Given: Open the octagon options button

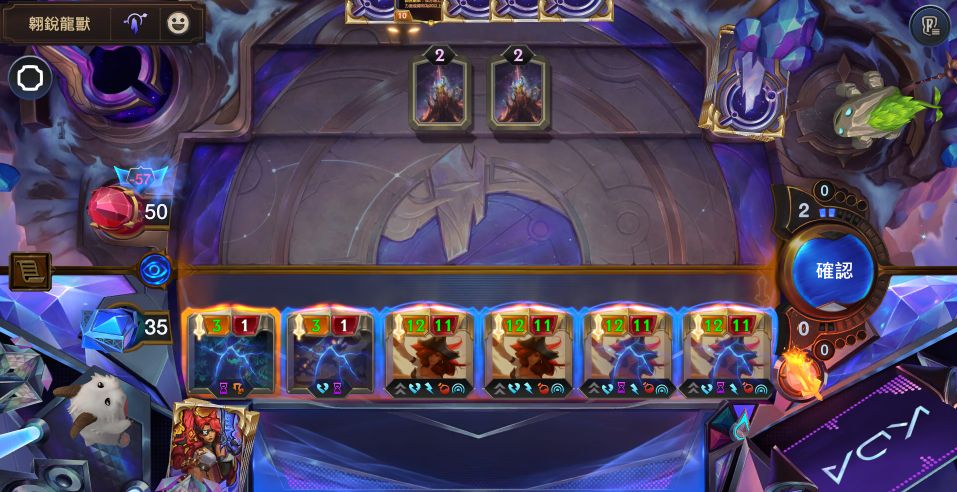Looking at the screenshot, I should click(x=29, y=78).
